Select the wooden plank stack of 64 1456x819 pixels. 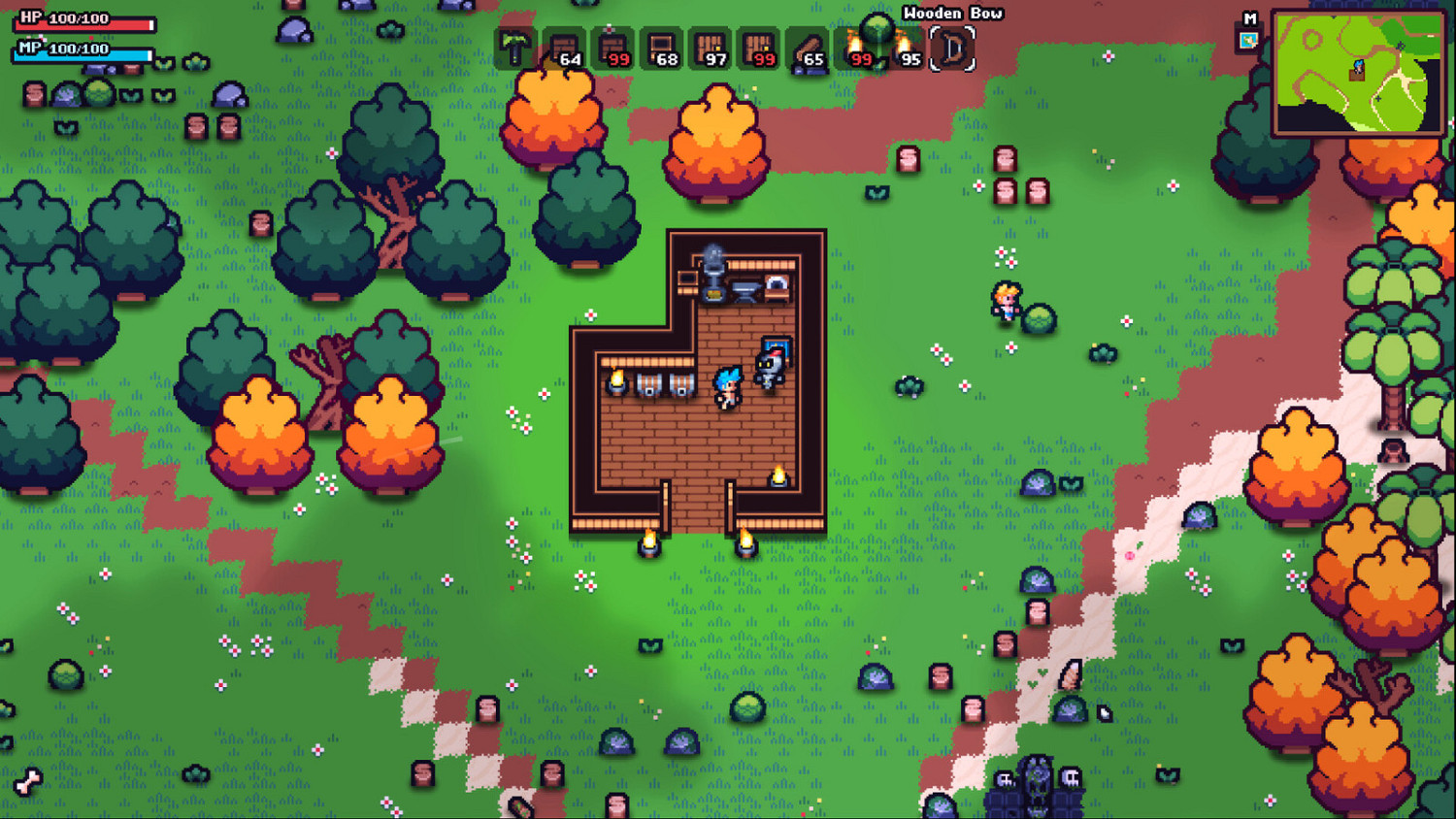[561, 47]
